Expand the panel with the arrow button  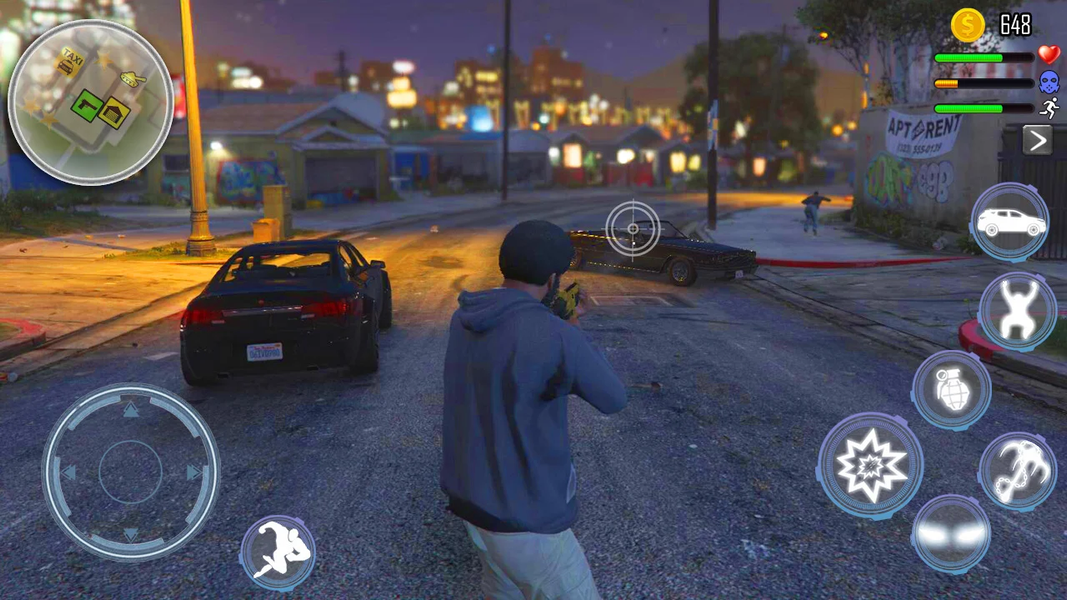coord(1037,140)
